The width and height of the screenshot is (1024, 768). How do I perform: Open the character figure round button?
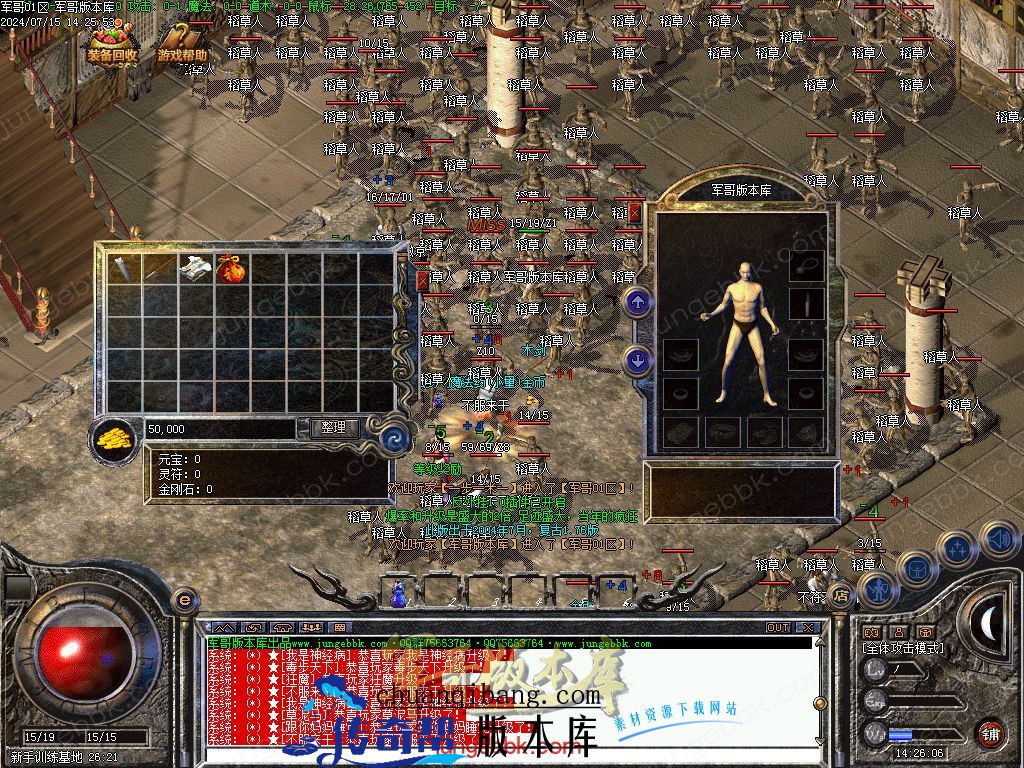[x=877, y=589]
